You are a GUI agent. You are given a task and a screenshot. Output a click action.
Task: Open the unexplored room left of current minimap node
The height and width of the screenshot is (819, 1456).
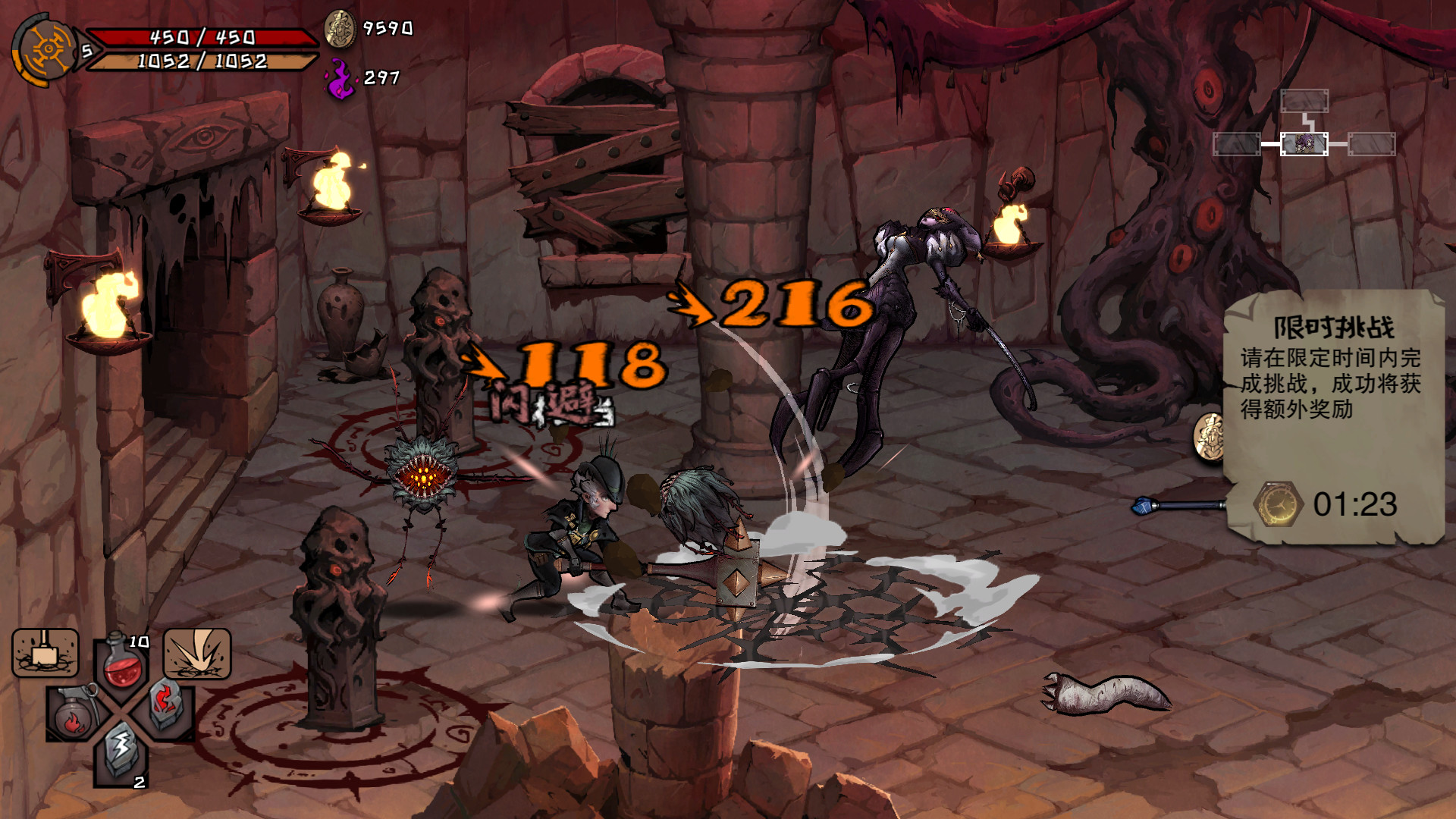1235,143
